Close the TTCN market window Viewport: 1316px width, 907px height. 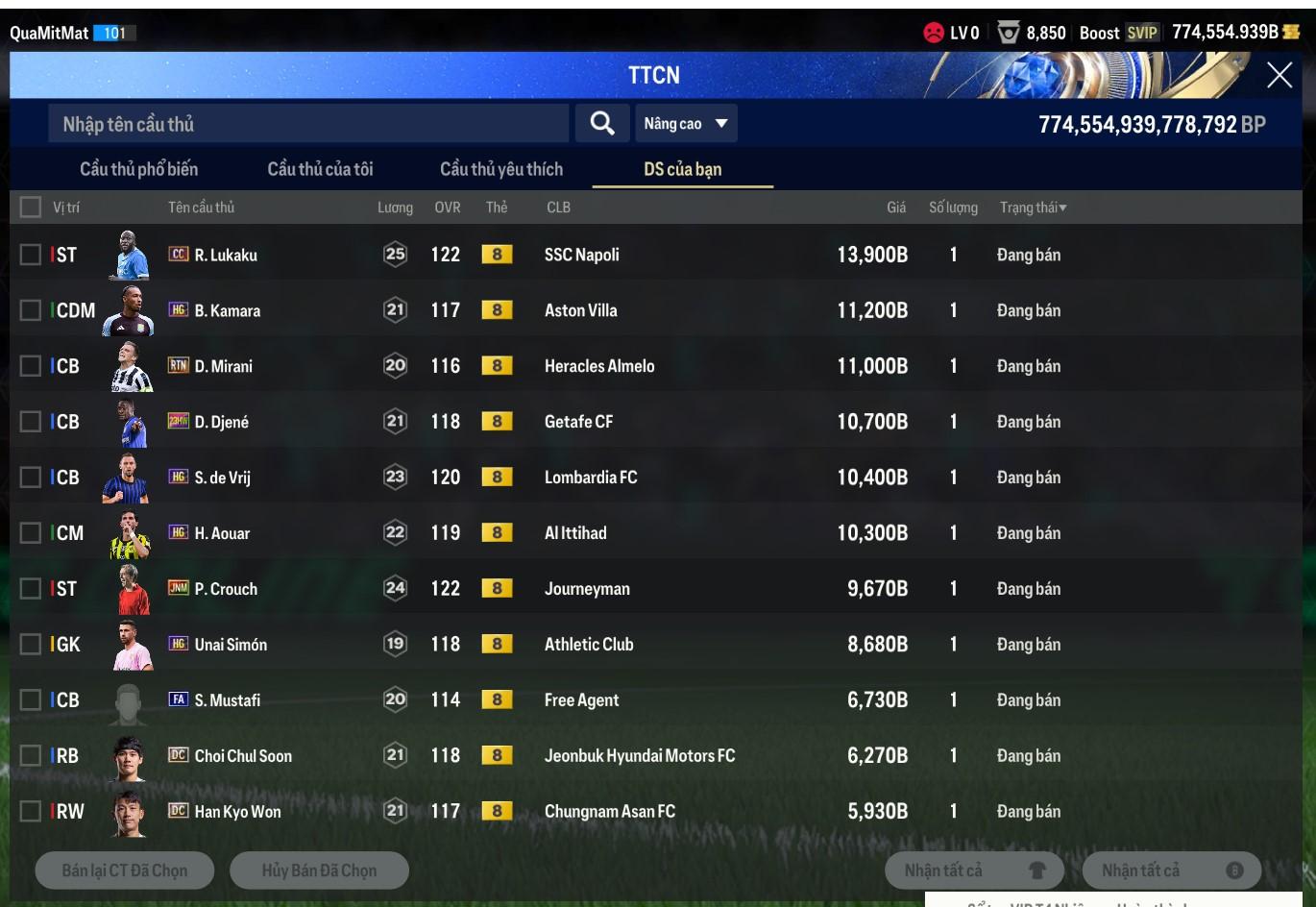pyautogui.click(x=1279, y=75)
